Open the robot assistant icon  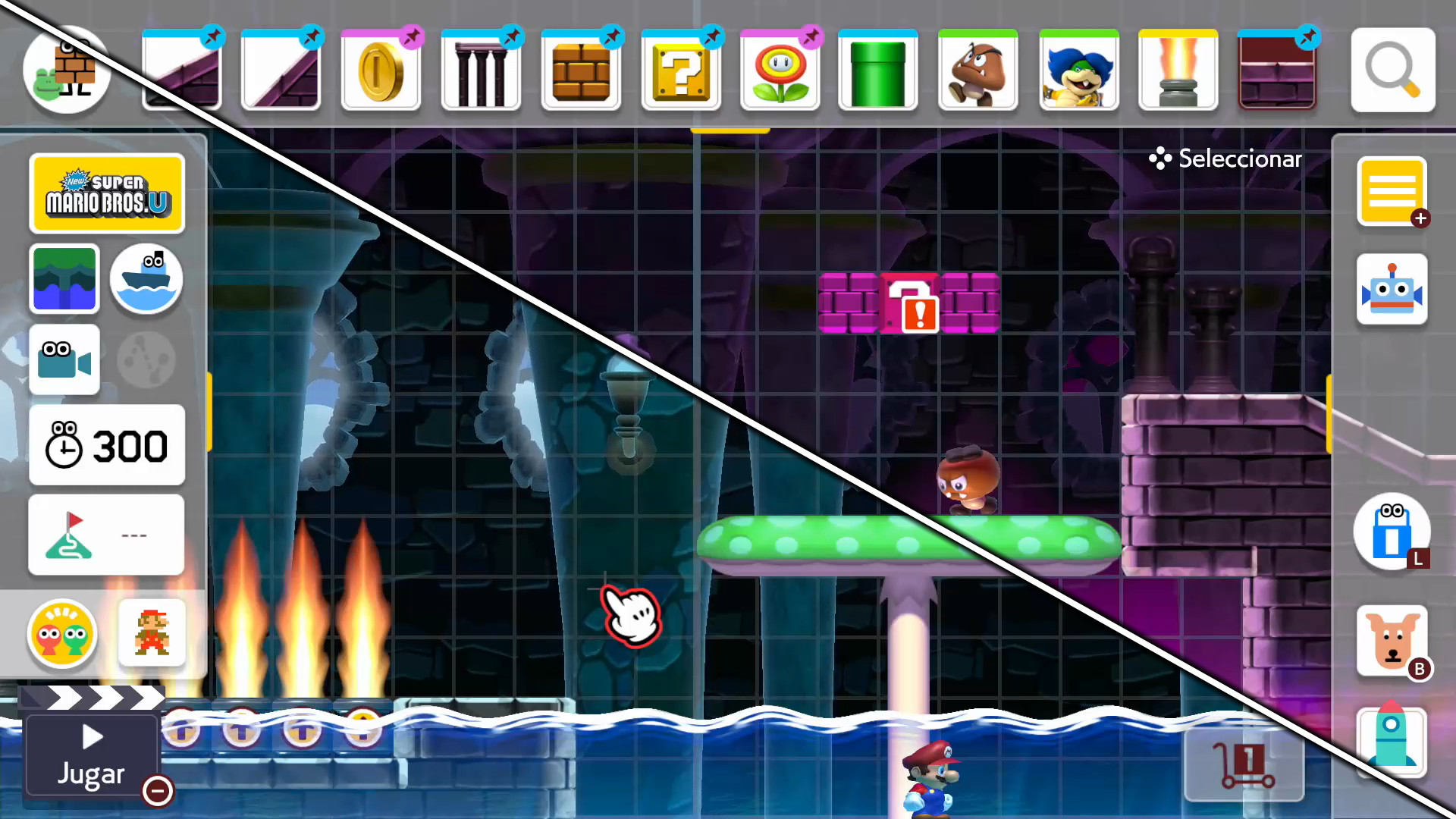point(1392,288)
